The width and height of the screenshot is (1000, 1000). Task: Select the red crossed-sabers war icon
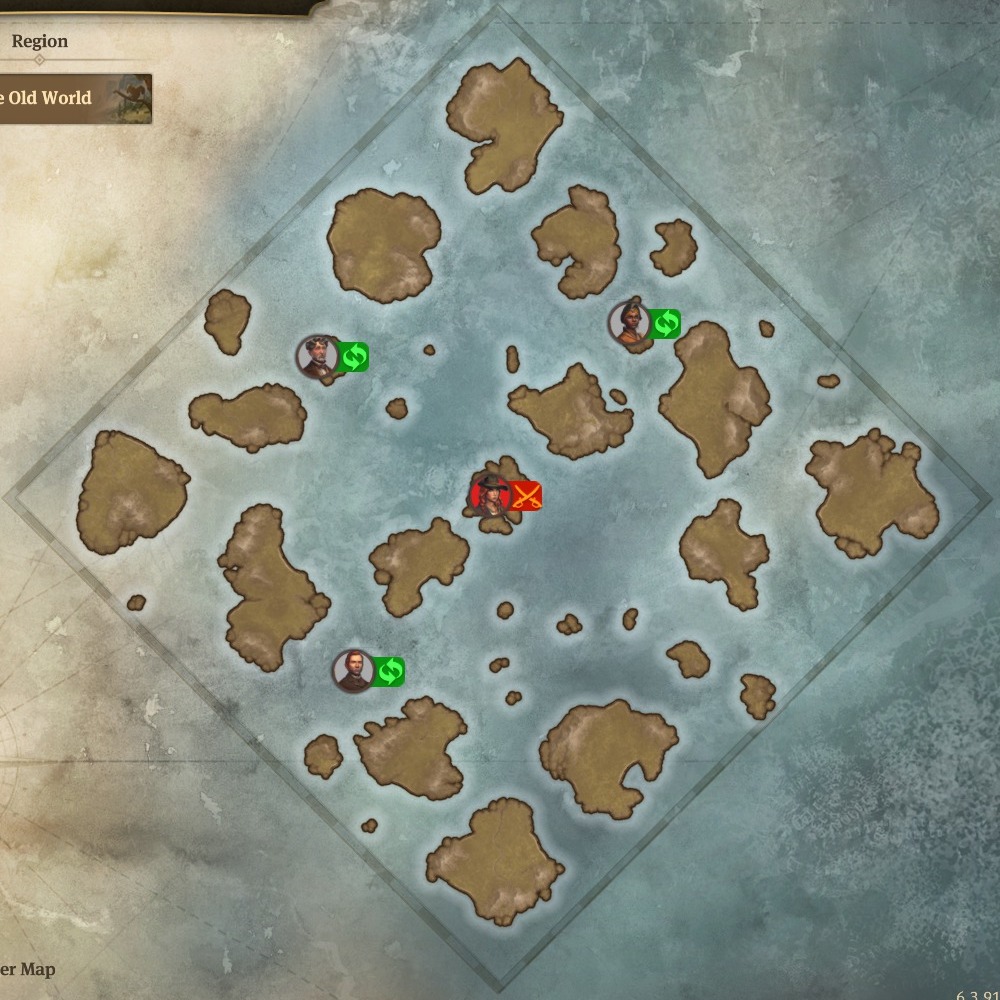pyautogui.click(x=526, y=495)
